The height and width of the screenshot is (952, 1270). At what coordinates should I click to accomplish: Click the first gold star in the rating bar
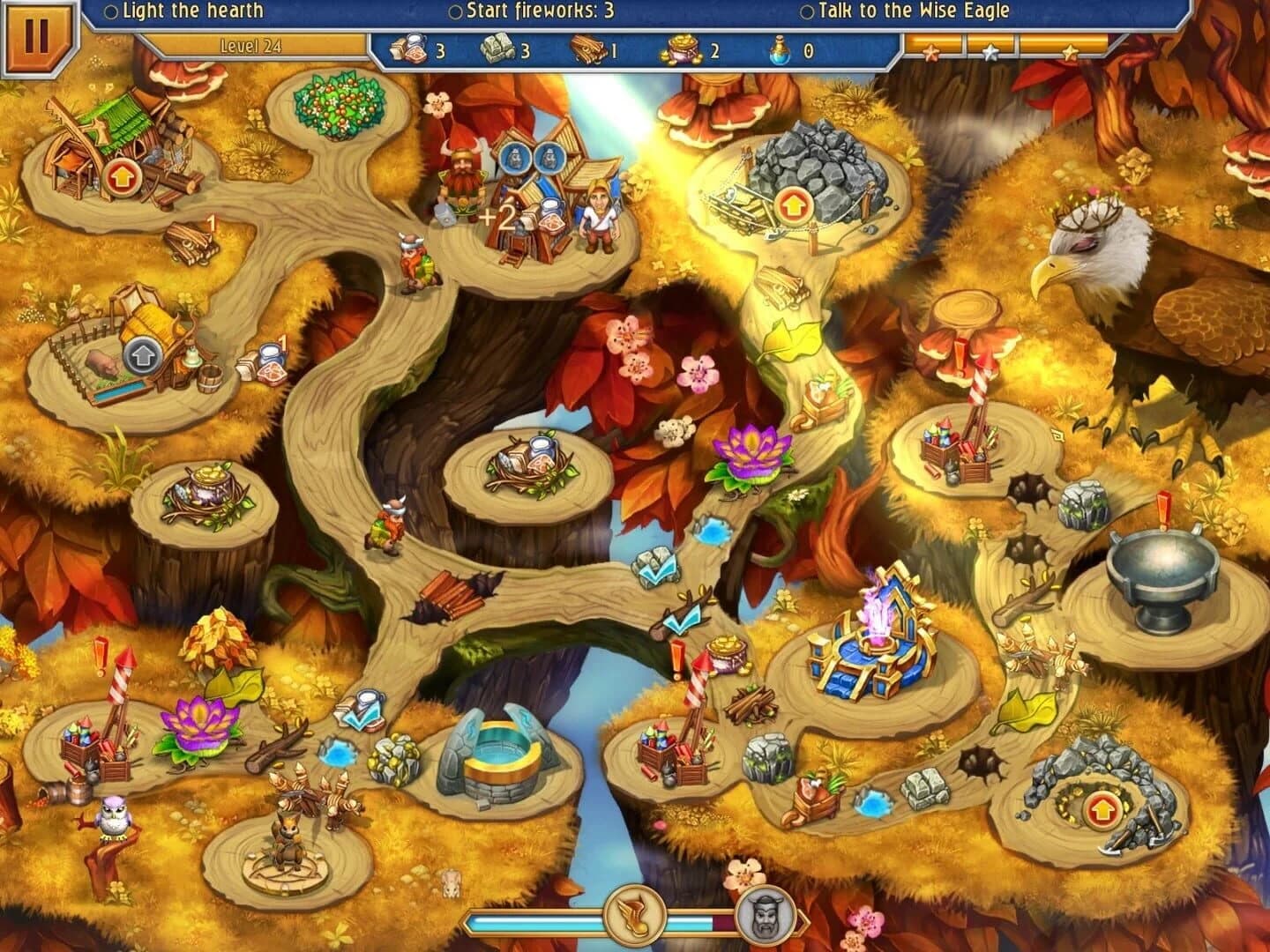932,50
